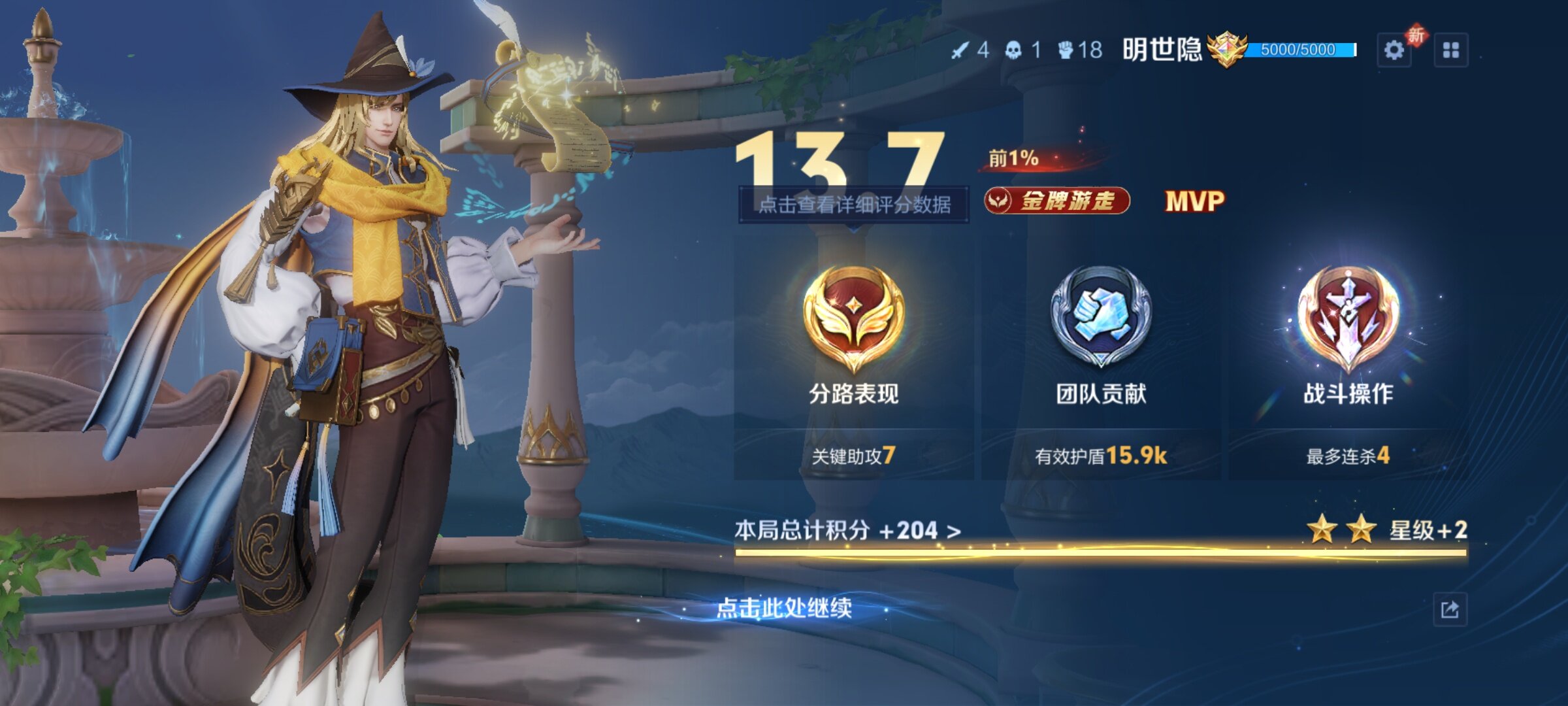Click 点击此处继续 to continue

[784, 608]
